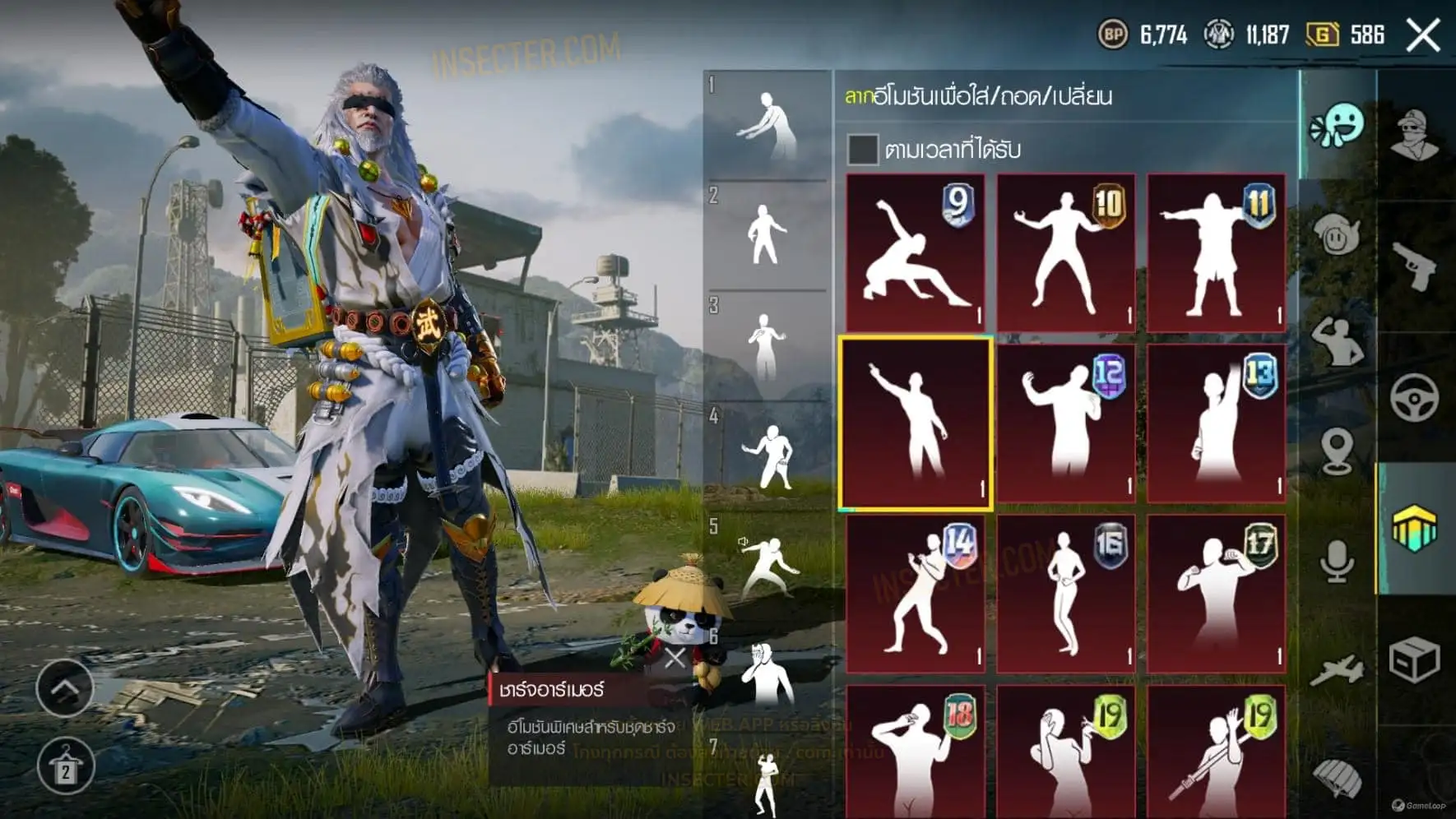This screenshot has width=1456, height=819.
Task: Close the inventory screen with the X
Action: pos(1423,35)
